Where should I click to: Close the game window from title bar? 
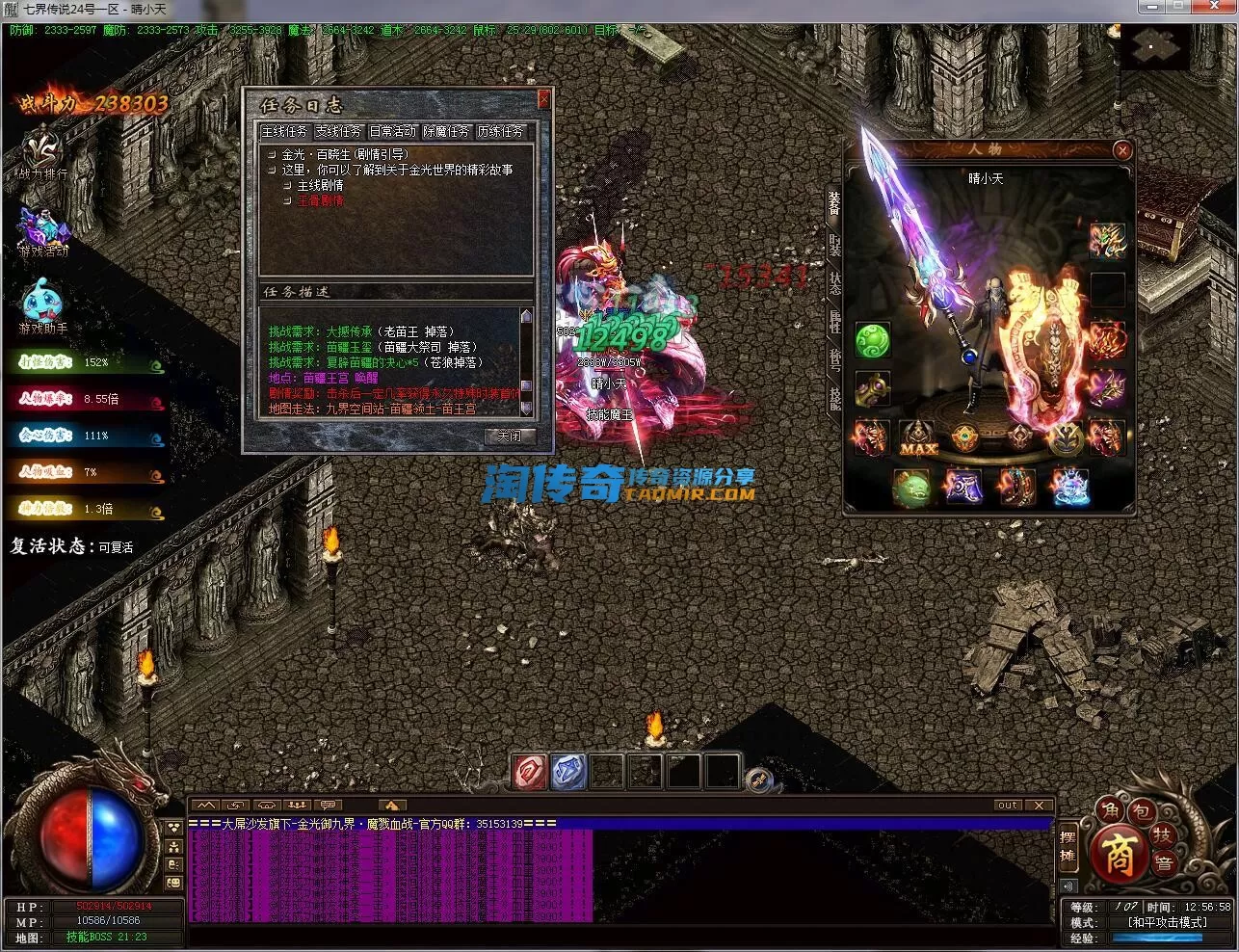tap(1218, 8)
